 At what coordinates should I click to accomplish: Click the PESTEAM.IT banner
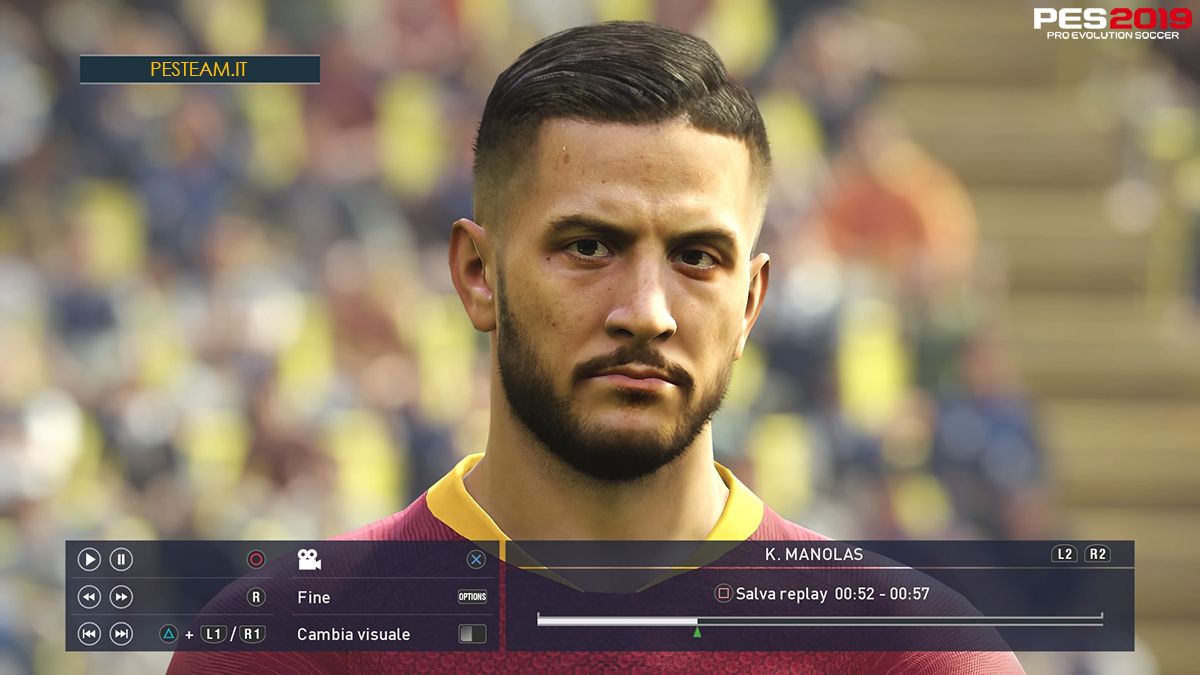point(200,70)
